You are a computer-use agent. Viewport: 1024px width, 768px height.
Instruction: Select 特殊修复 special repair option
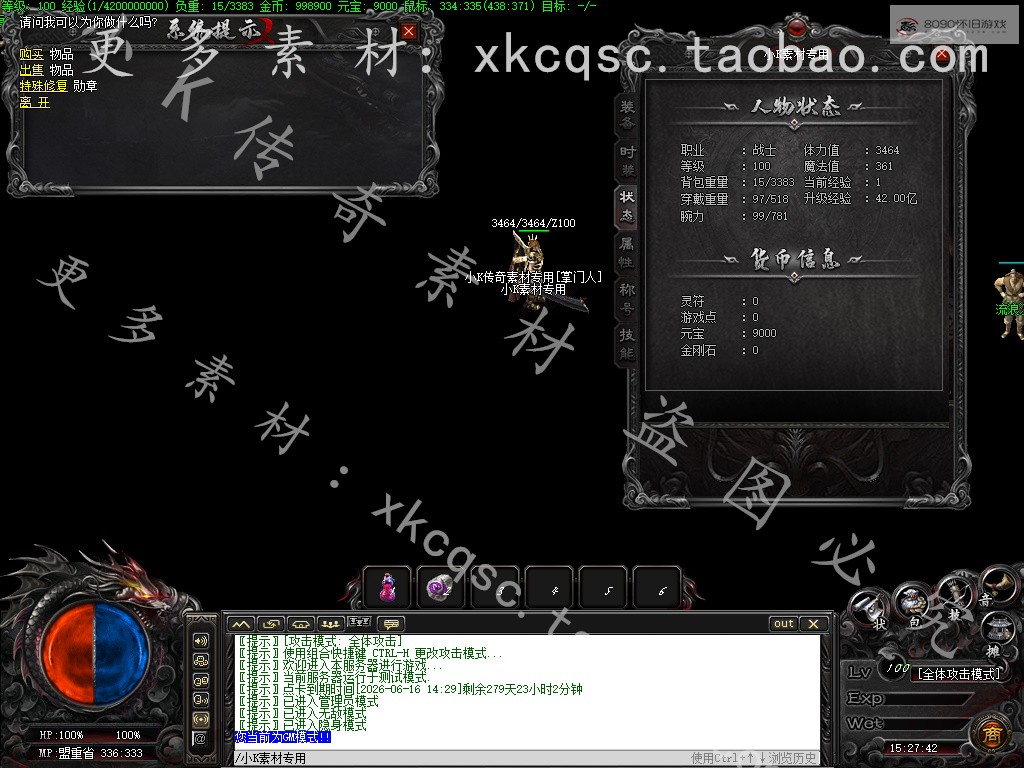pyautogui.click(x=43, y=86)
